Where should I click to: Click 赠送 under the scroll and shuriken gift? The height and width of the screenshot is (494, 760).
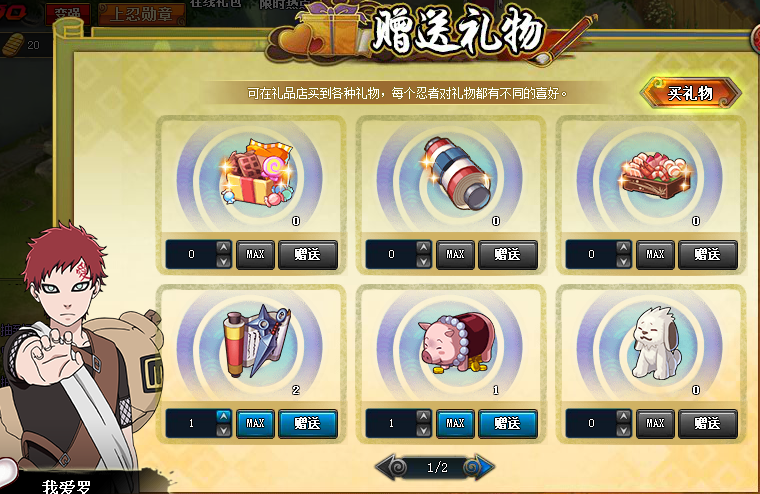[308, 423]
